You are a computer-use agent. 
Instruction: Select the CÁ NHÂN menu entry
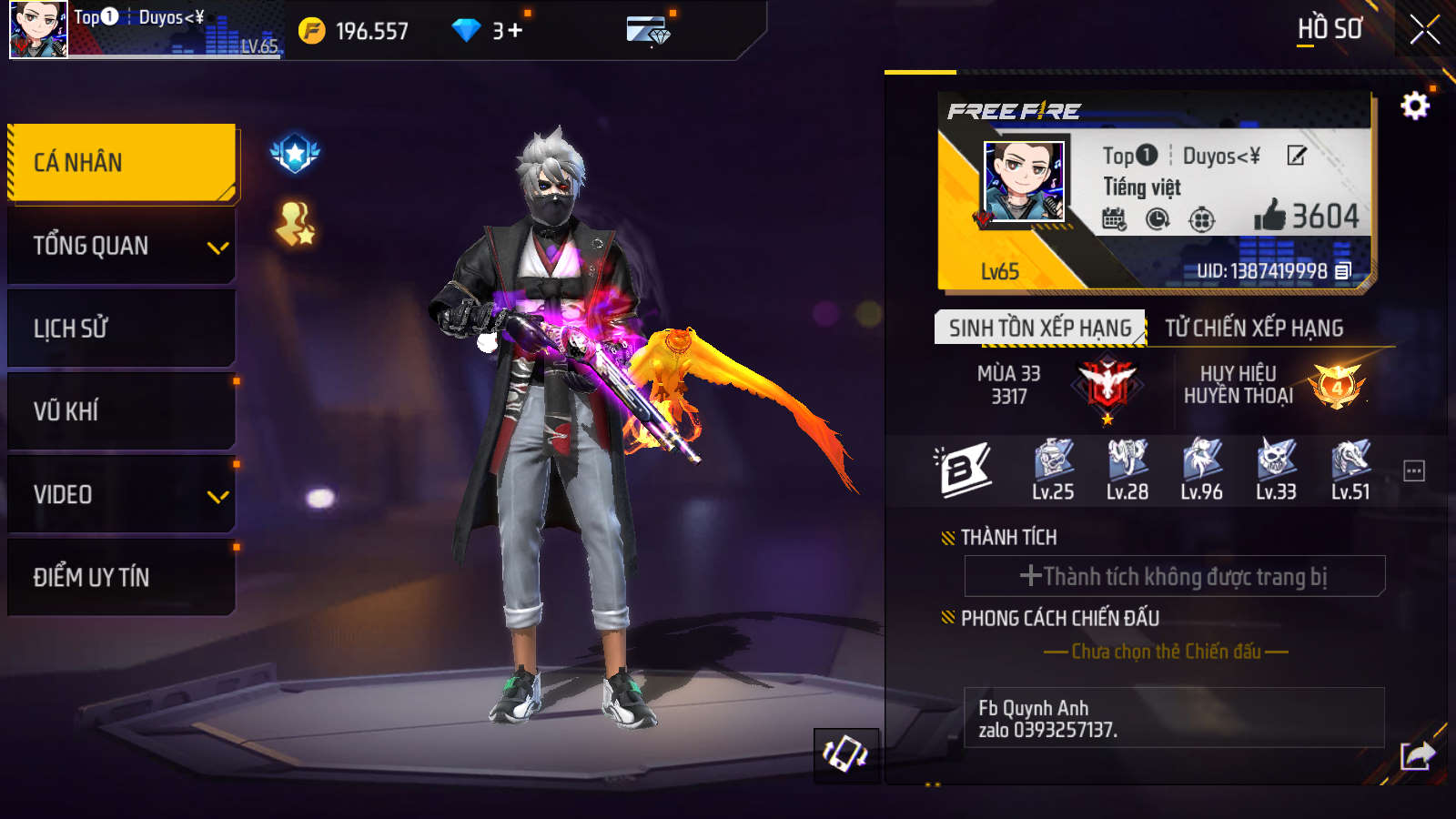click(122, 163)
